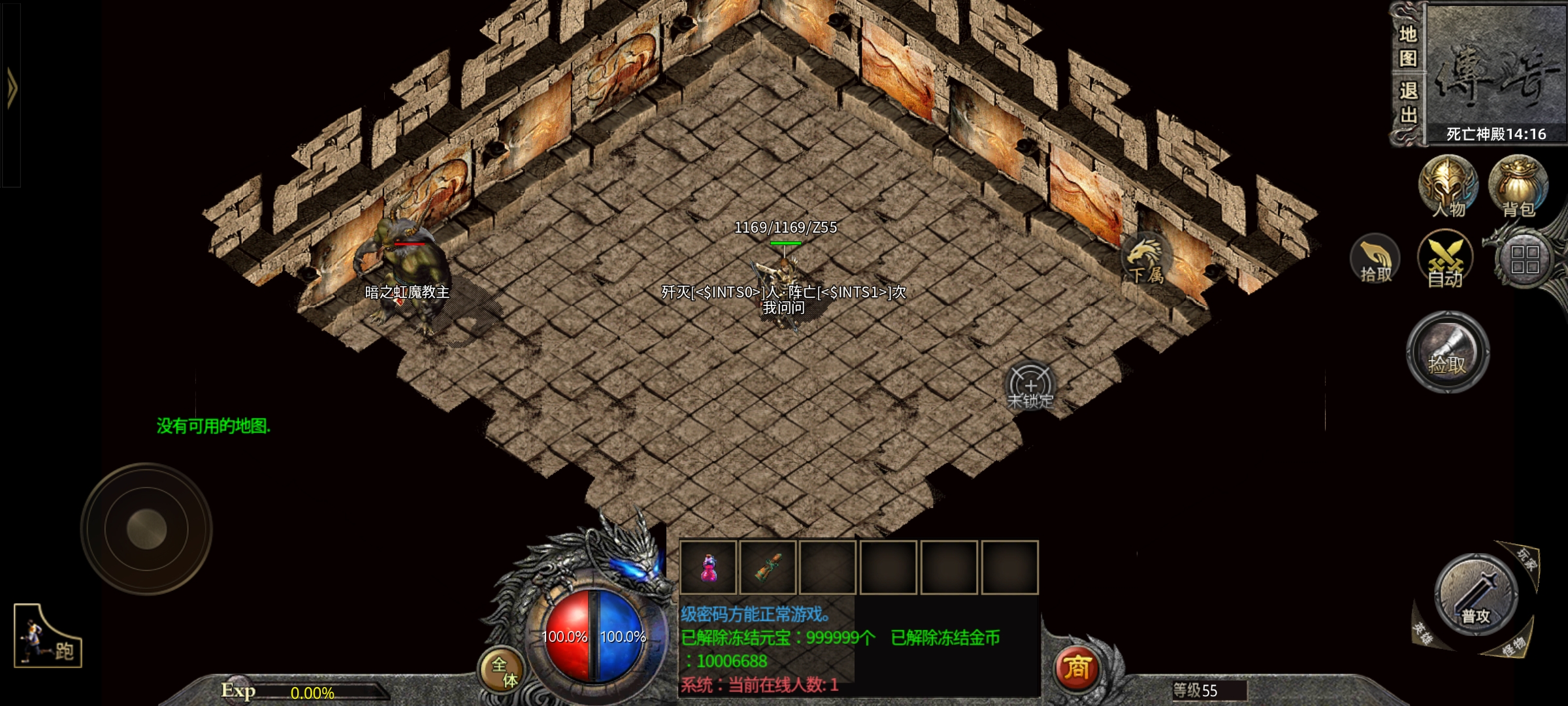Choose the 英雄 target tab

click(1422, 632)
